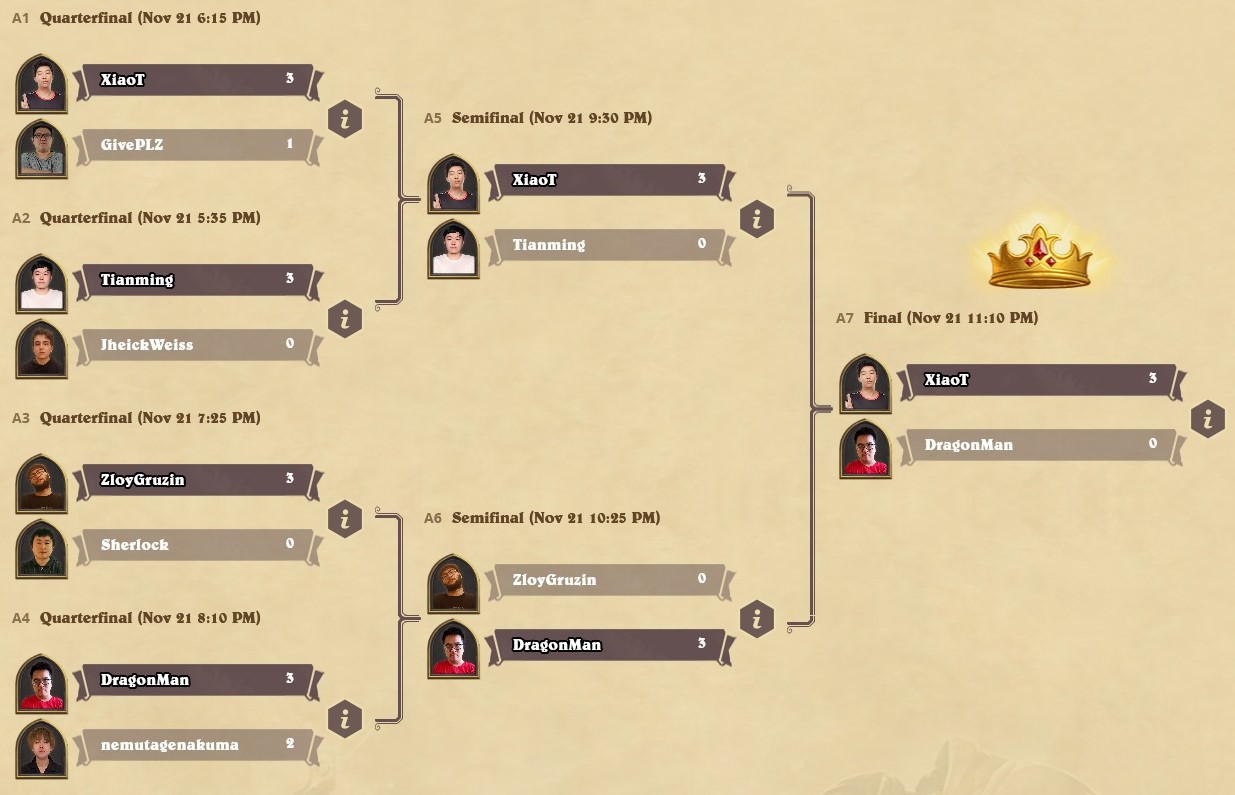Show info for the XiaoT vs Tianming semifinal
1235x795 pixels.
coord(757,220)
